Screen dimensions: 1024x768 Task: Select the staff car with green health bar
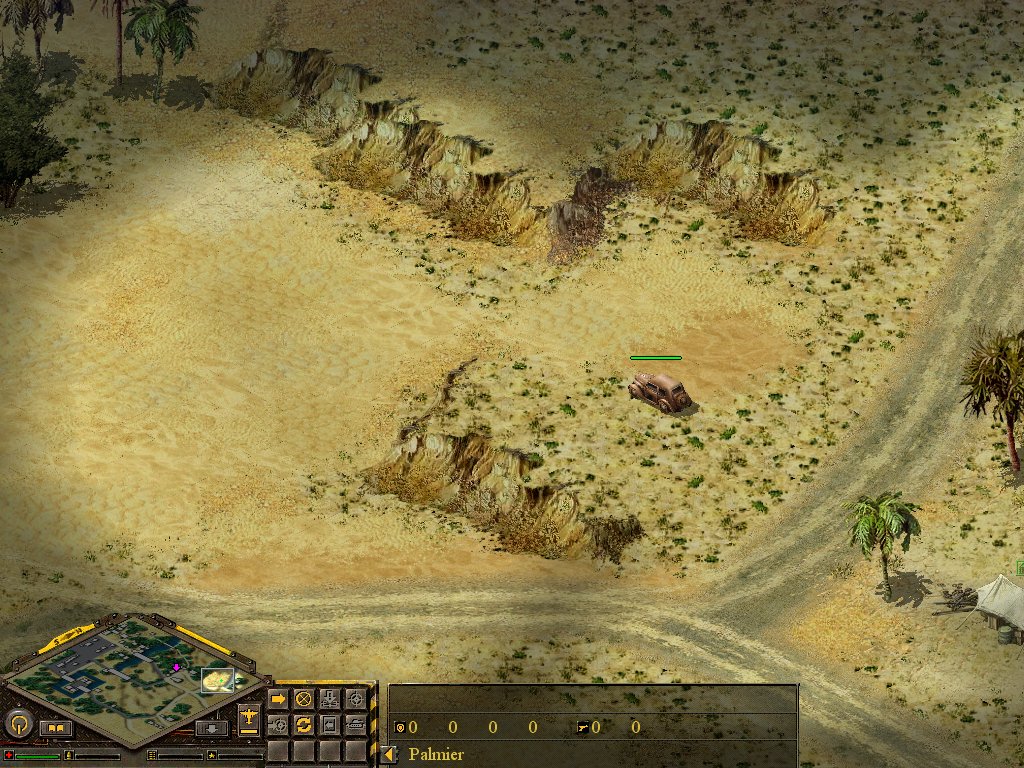[660, 391]
